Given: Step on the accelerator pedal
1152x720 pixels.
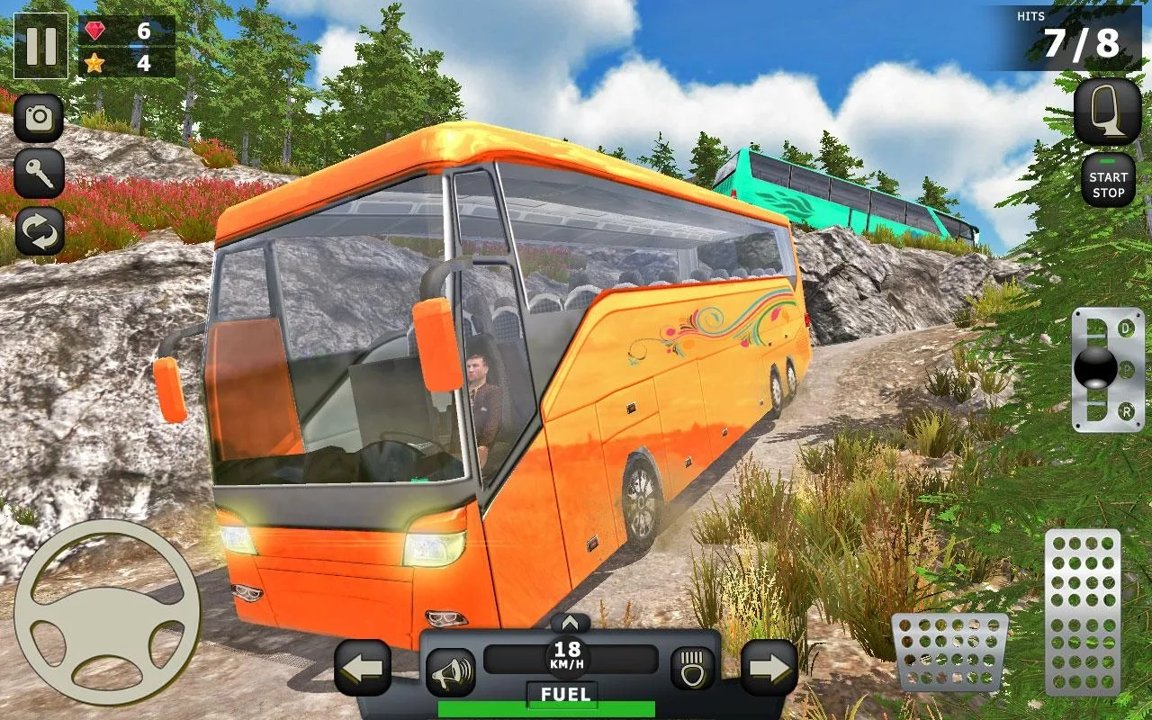Looking at the screenshot, I should (x=1083, y=611).
